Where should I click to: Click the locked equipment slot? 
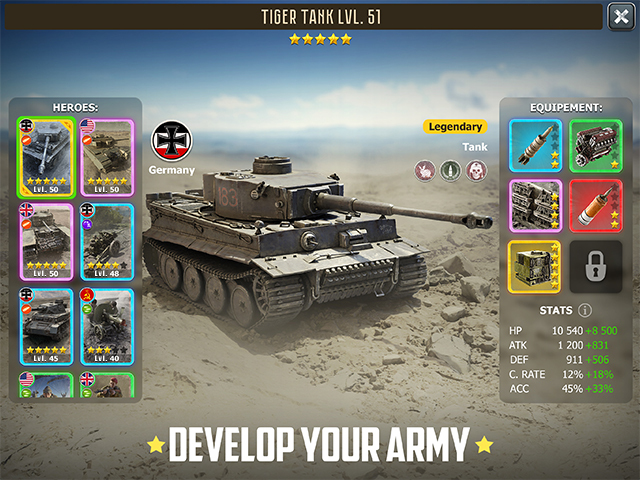pos(595,267)
